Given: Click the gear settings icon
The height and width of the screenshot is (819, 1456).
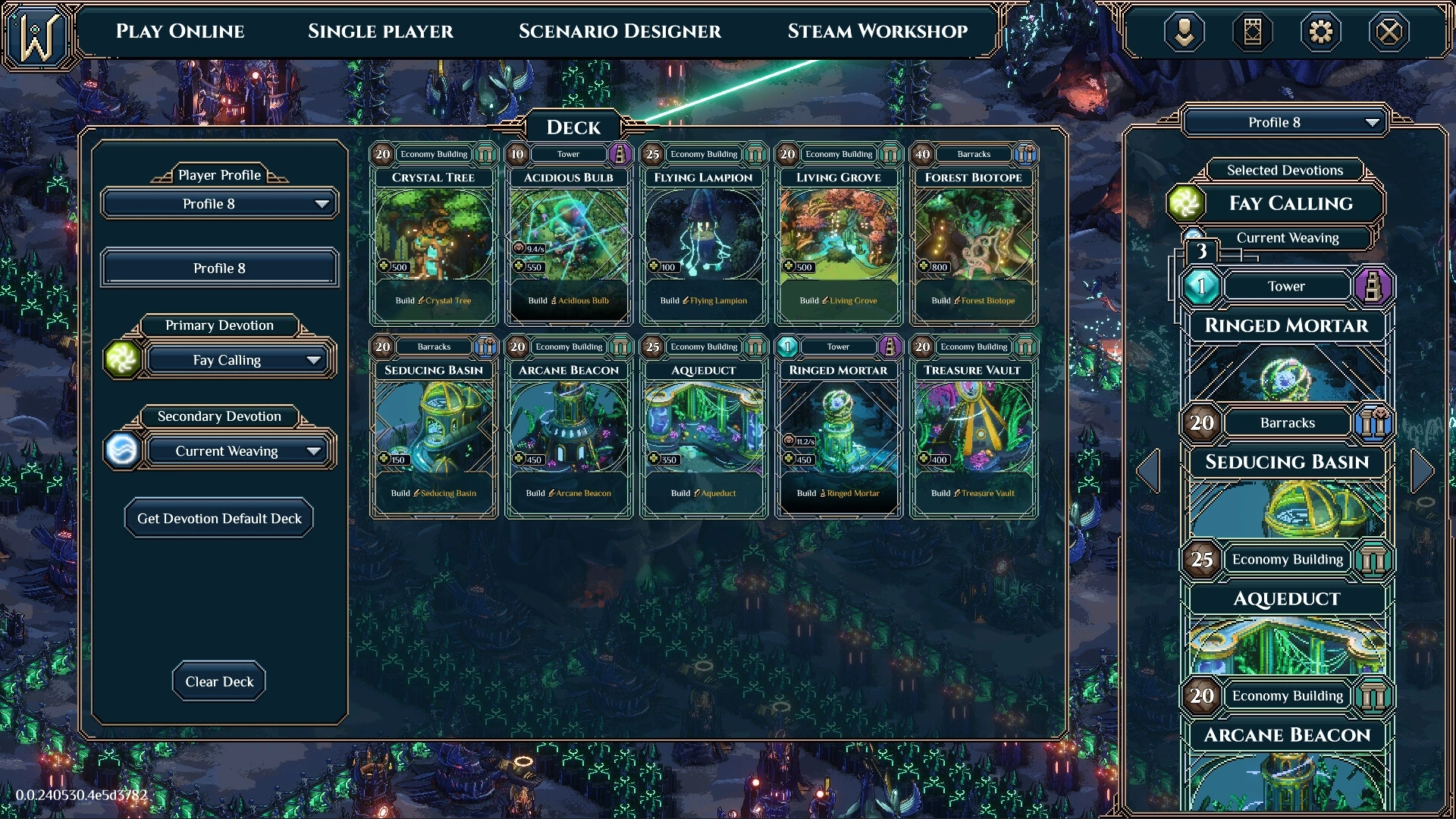Looking at the screenshot, I should pyautogui.click(x=1320, y=32).
